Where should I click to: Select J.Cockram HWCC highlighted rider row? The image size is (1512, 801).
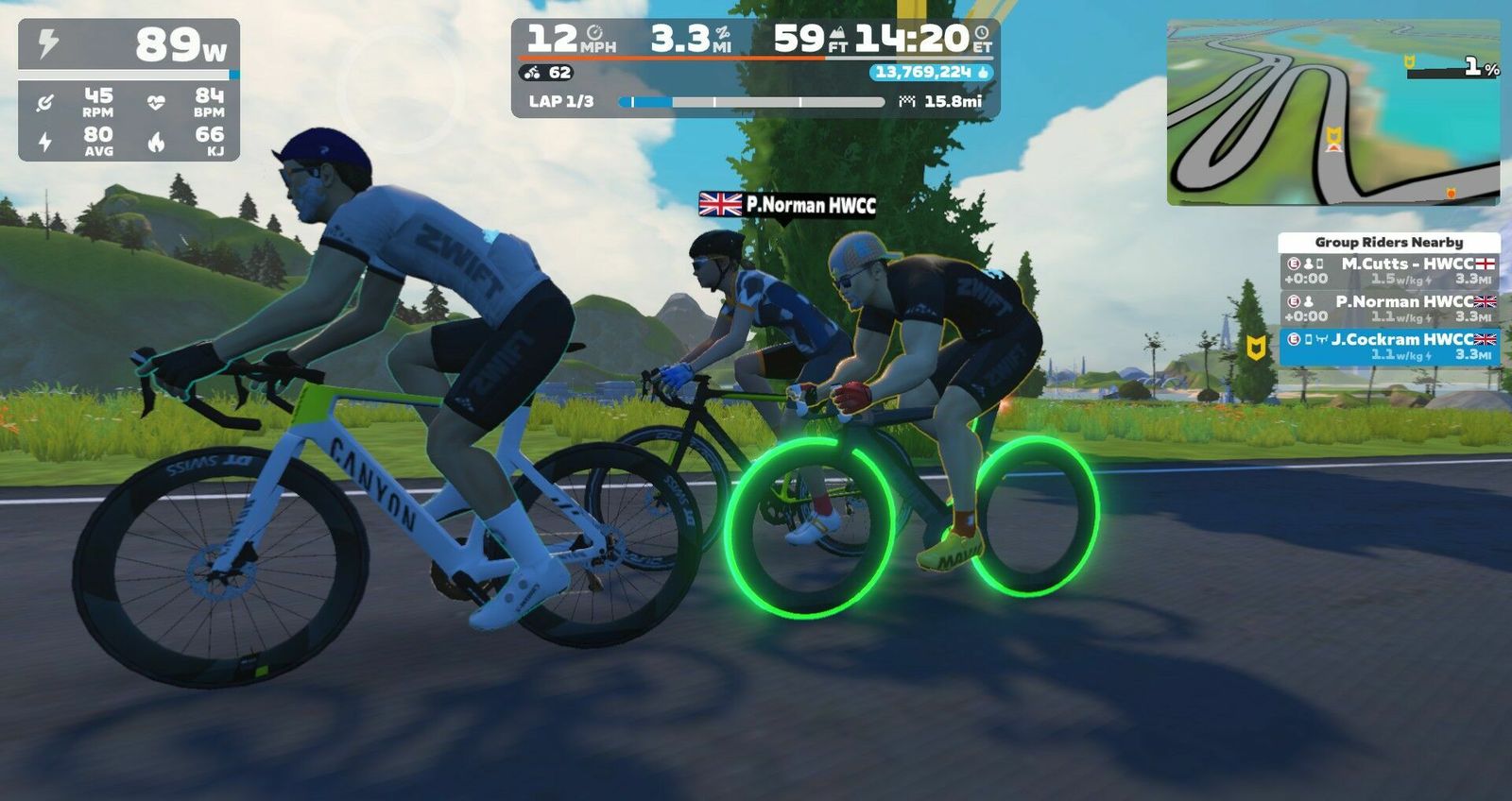point(1389,347)
